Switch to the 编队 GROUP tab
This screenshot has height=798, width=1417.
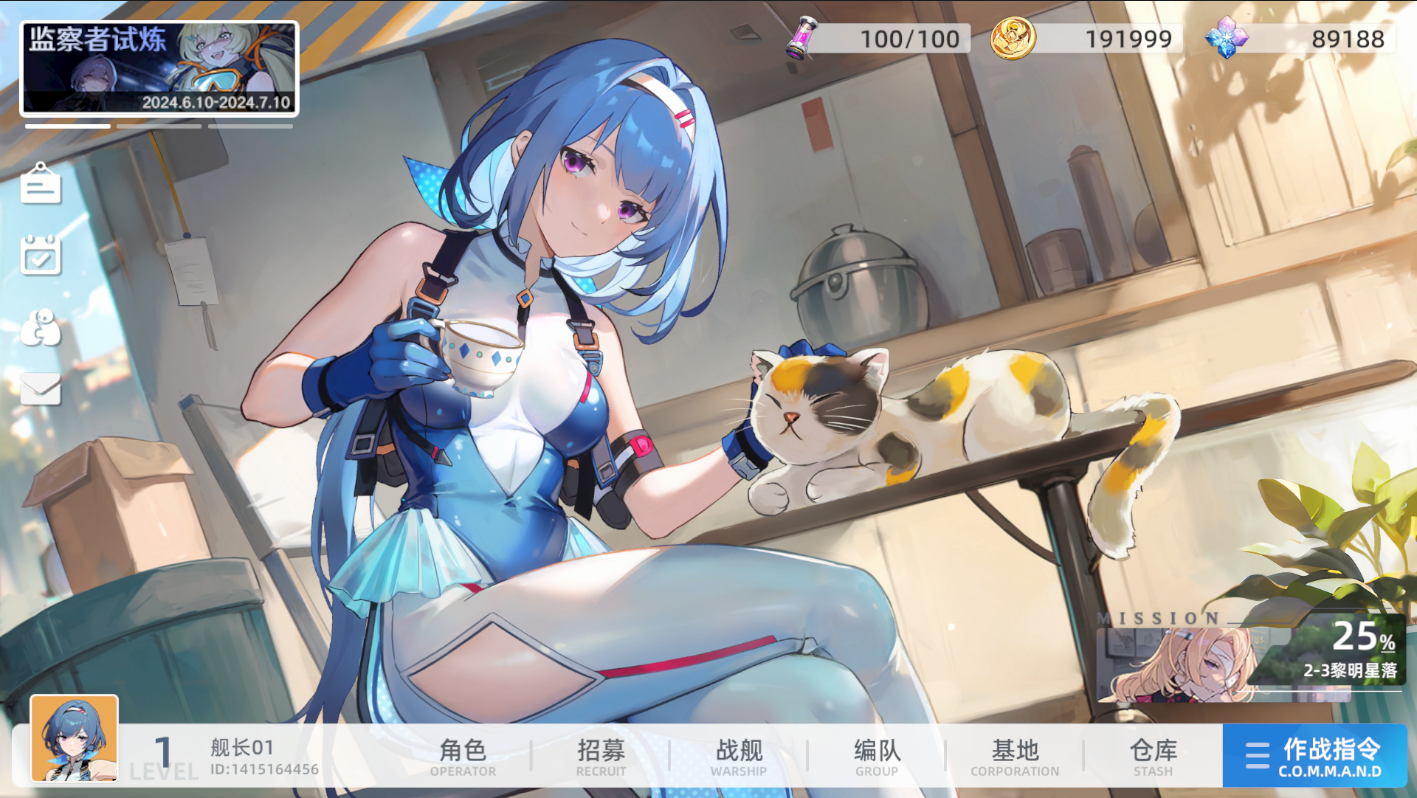pos(876,756)
